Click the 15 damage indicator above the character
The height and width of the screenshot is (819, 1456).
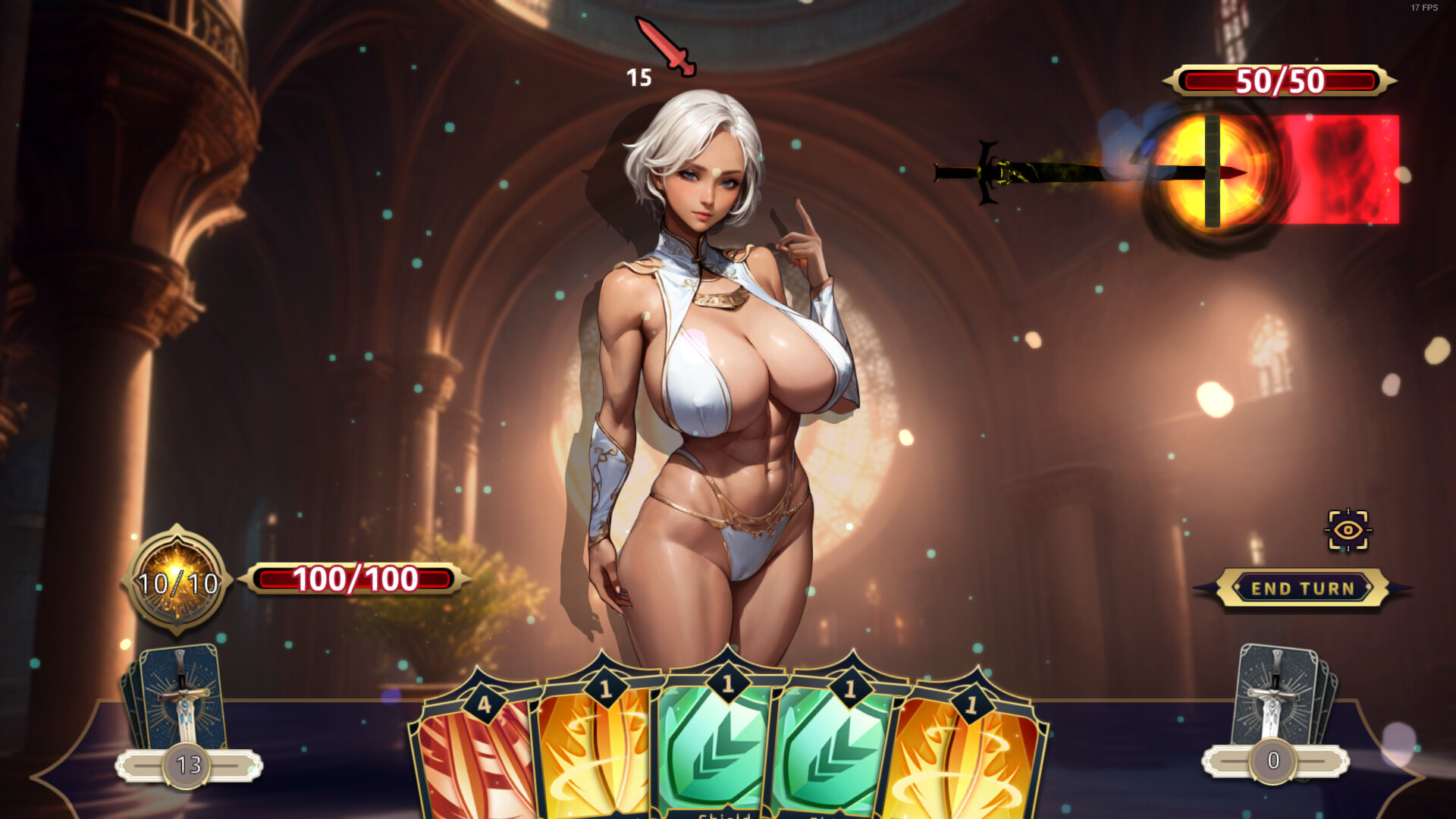pos(638,76)
